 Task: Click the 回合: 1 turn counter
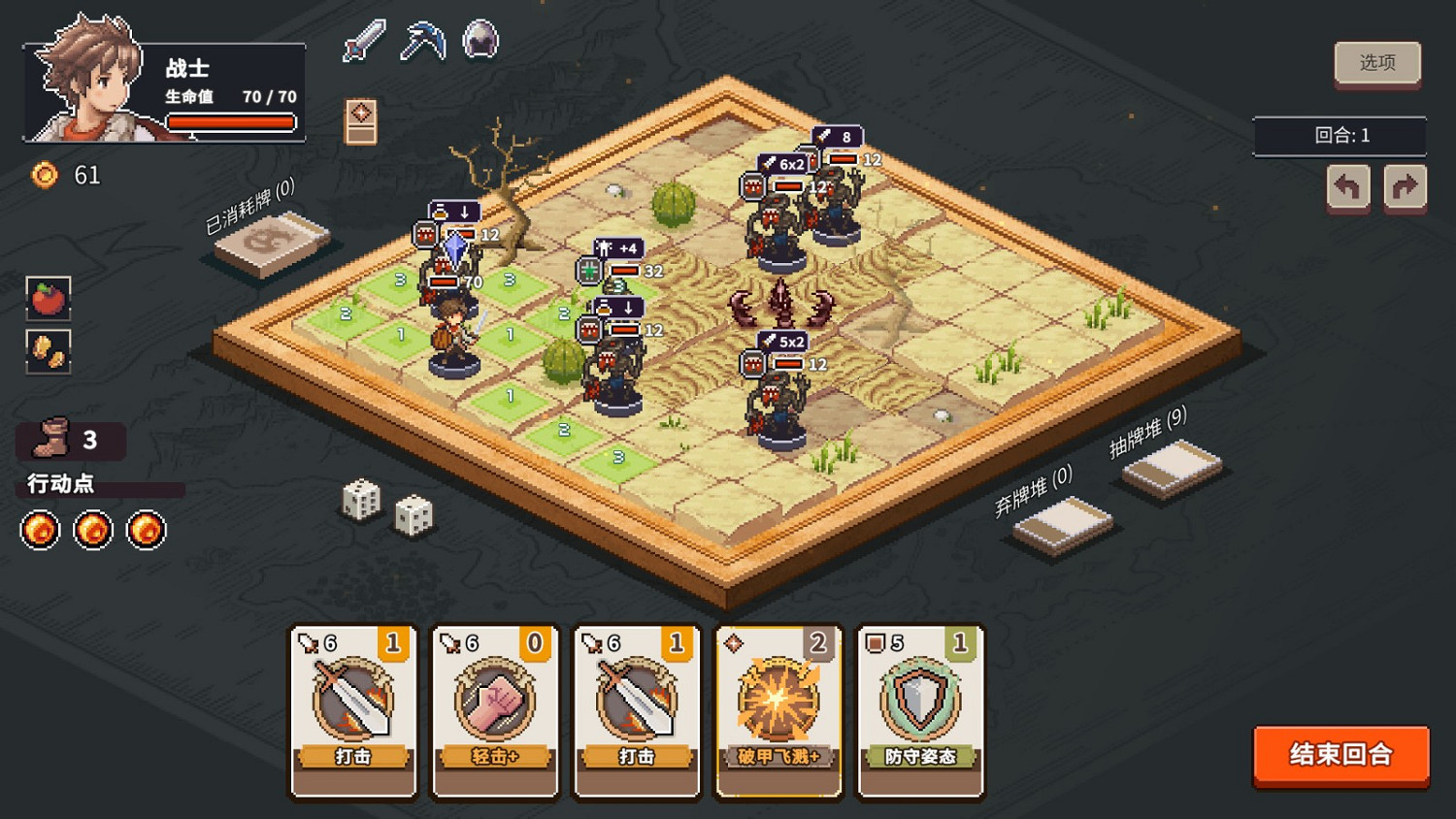pyautogui.click(x=1341, y=136)
